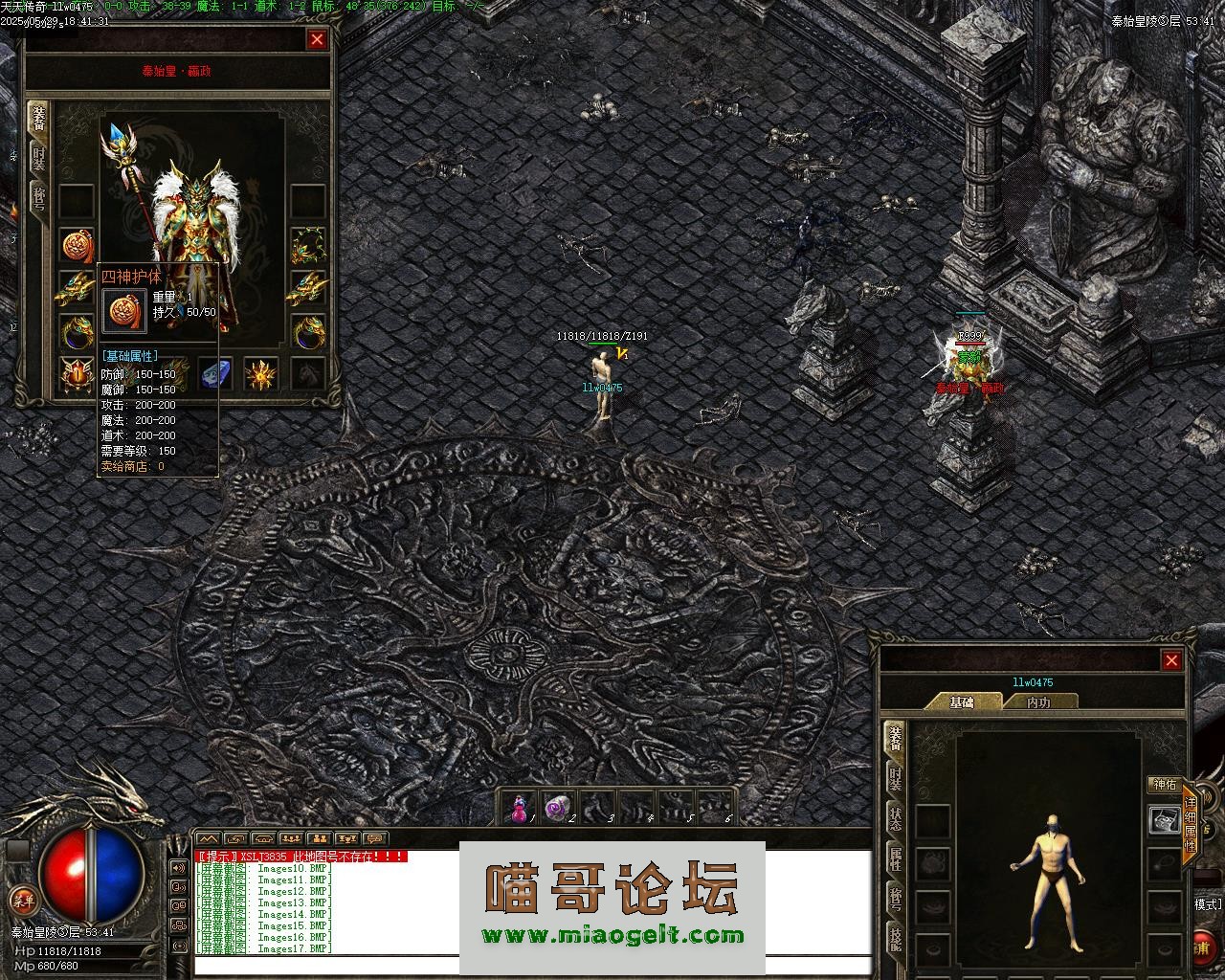Close the 秦始皇·嬴政 equipment window
This screenshot has height=980, width=1225.
317,39
